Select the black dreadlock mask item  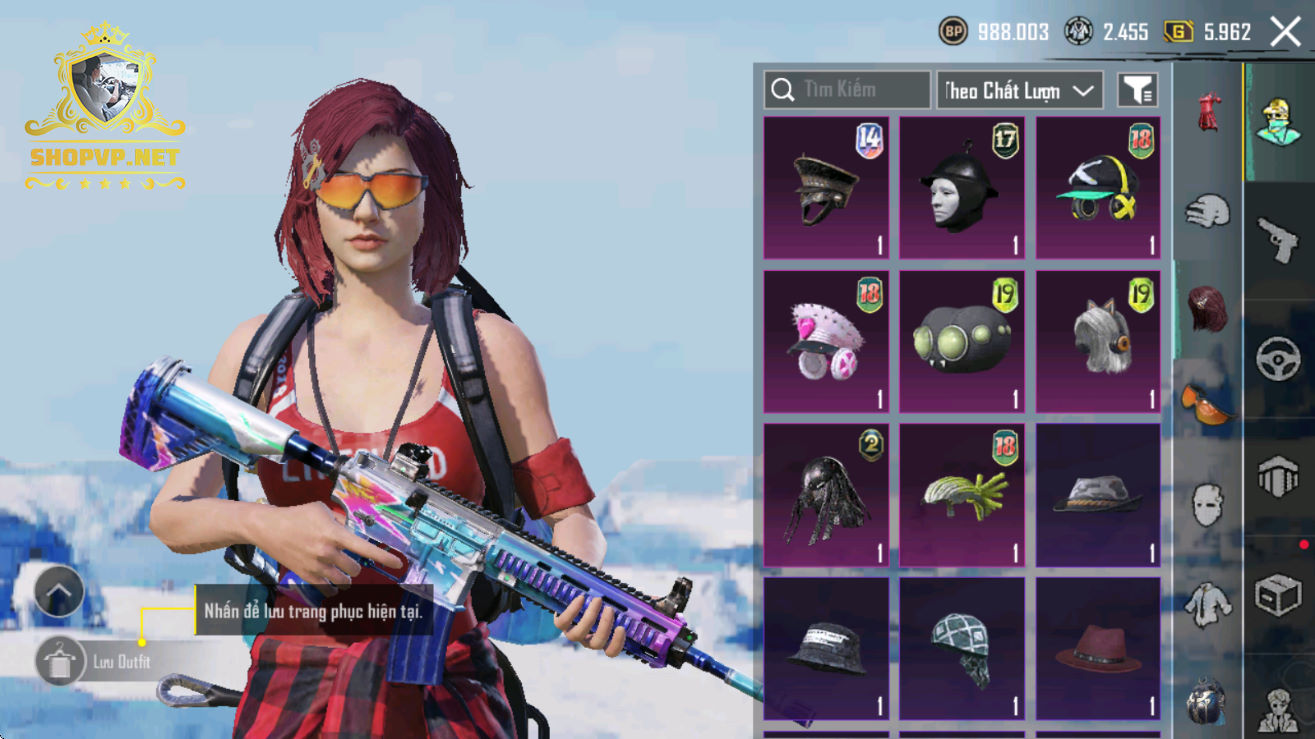(826, 495)
